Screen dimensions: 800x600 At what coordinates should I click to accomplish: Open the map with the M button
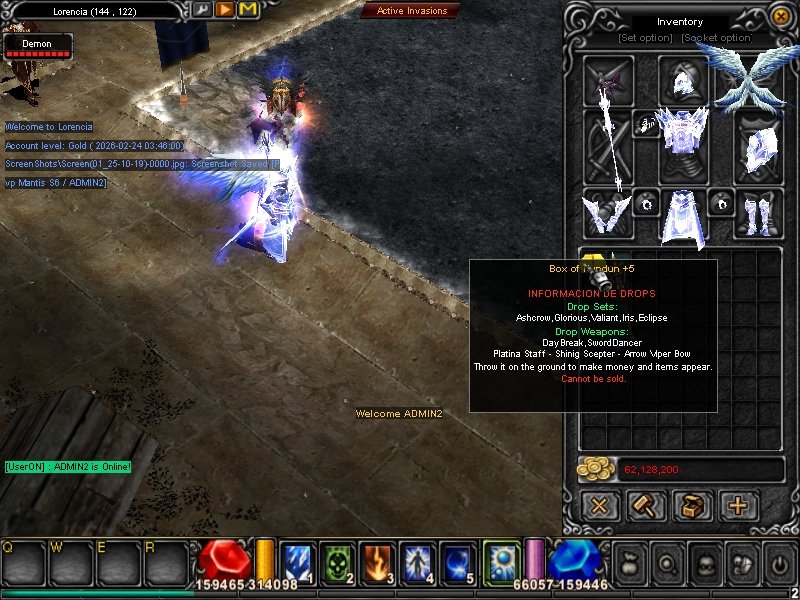247,9
